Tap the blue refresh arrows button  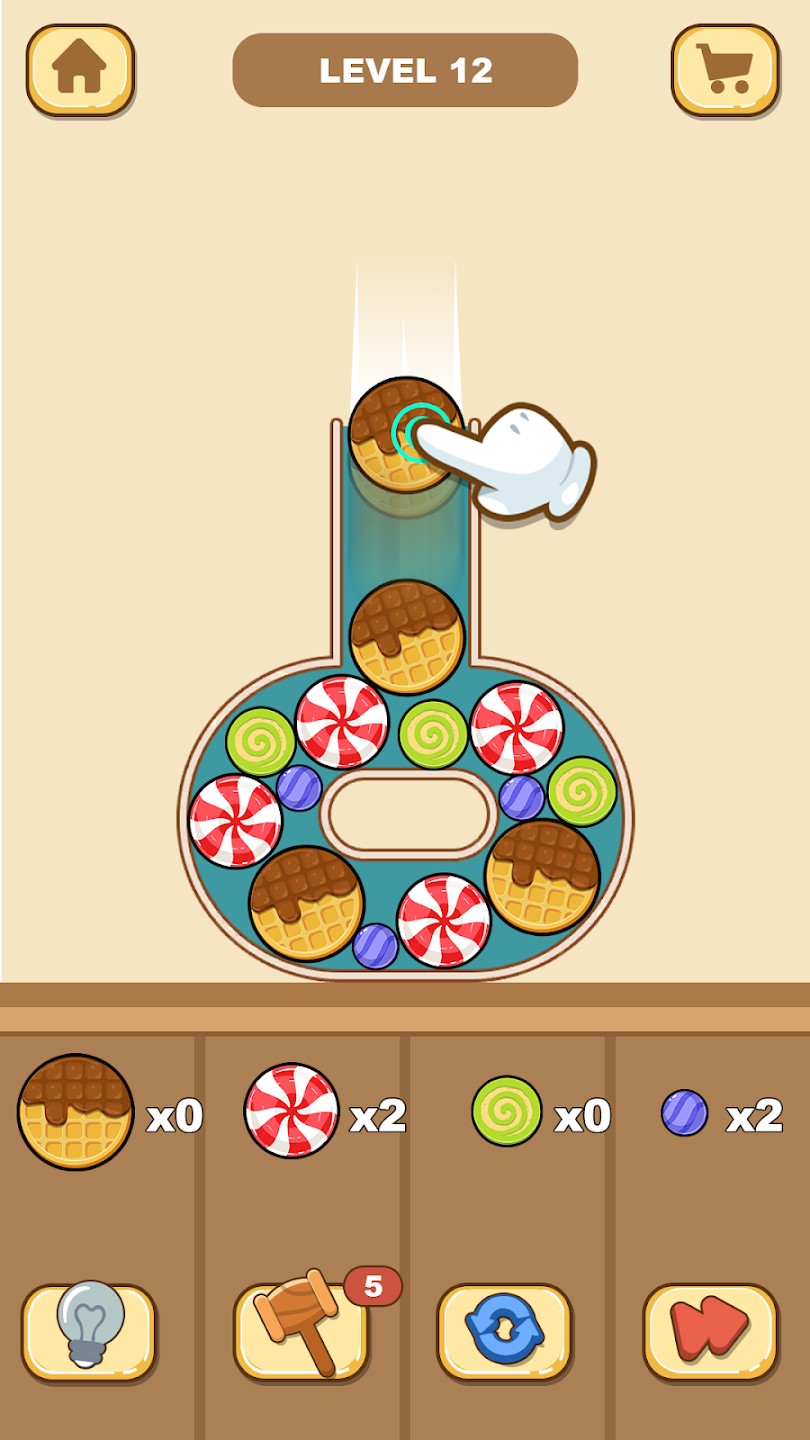(x=505, y=1332)
